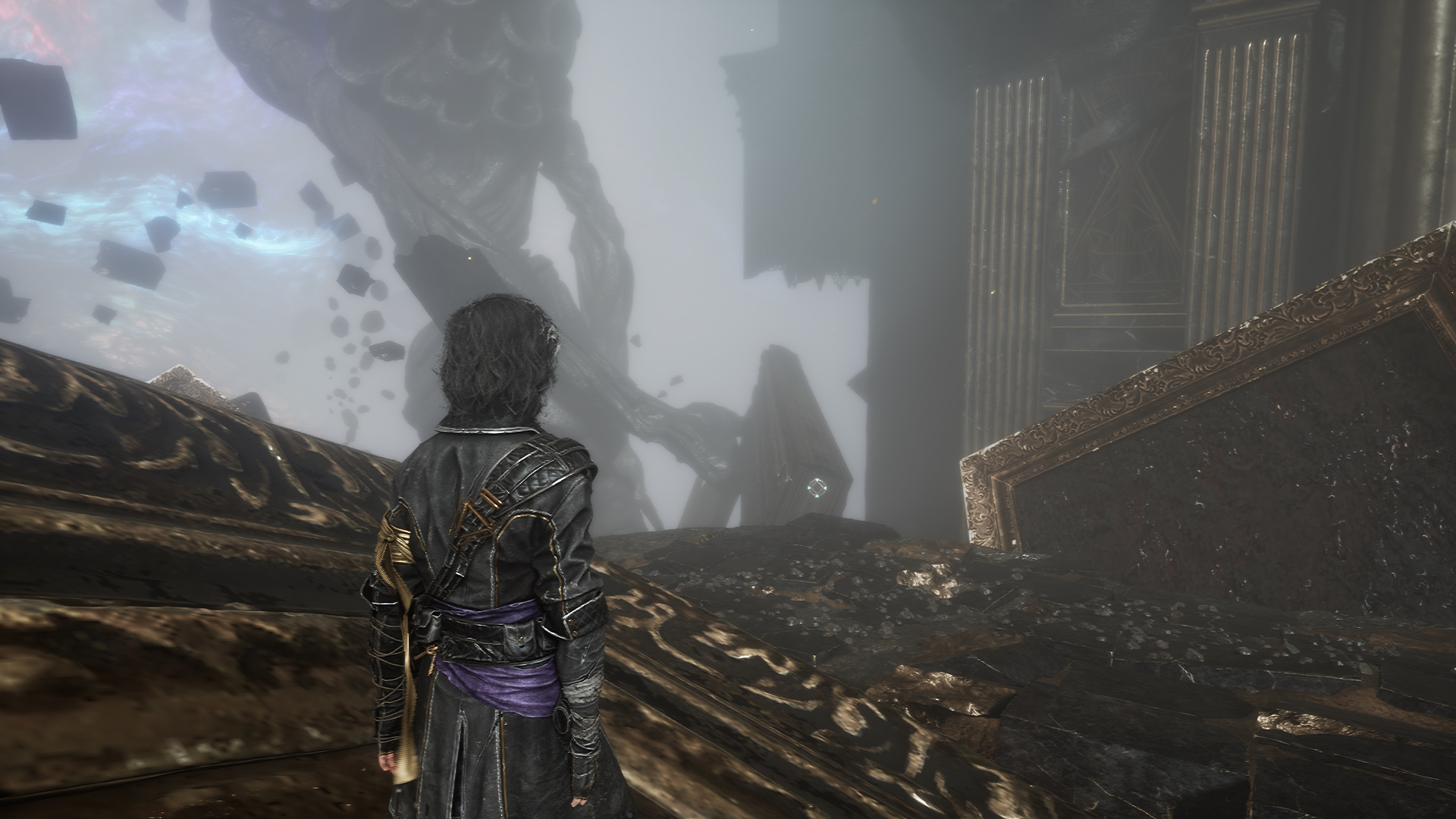
Task: Select the glowing diamond grapple point marker
Action: tap(817, 488)
